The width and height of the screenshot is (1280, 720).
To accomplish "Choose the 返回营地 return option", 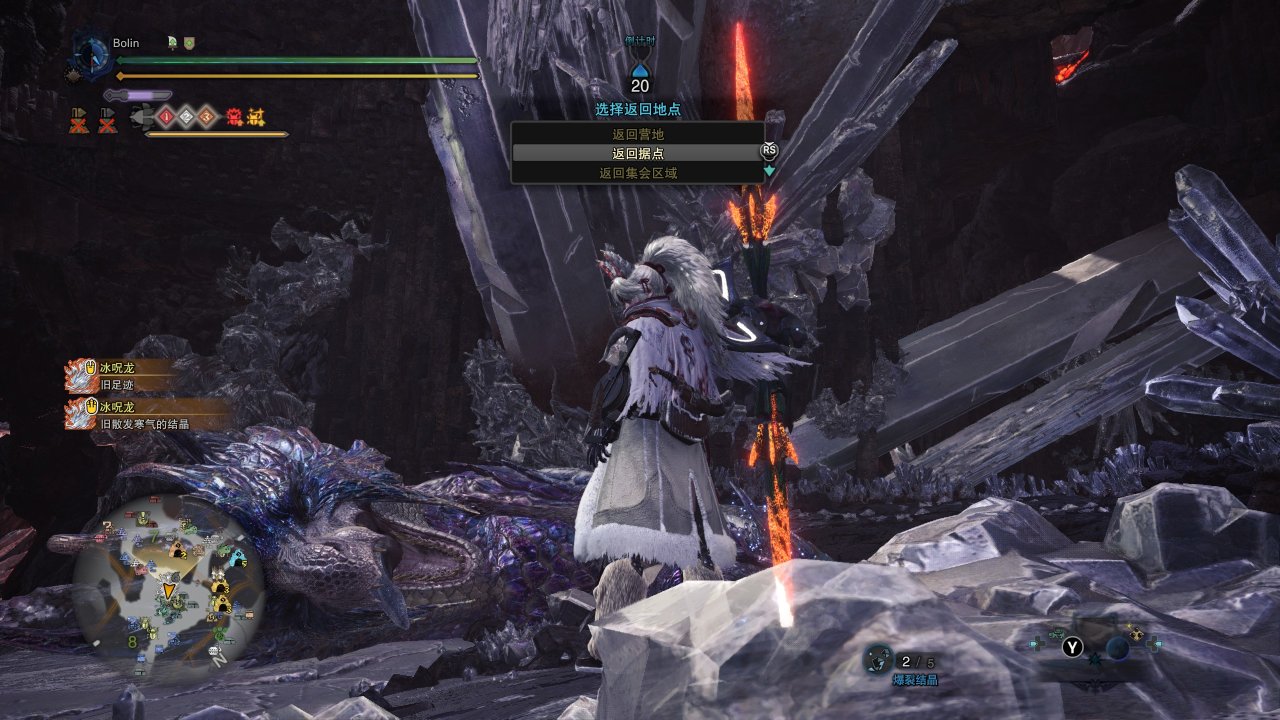I will (637, 134).
